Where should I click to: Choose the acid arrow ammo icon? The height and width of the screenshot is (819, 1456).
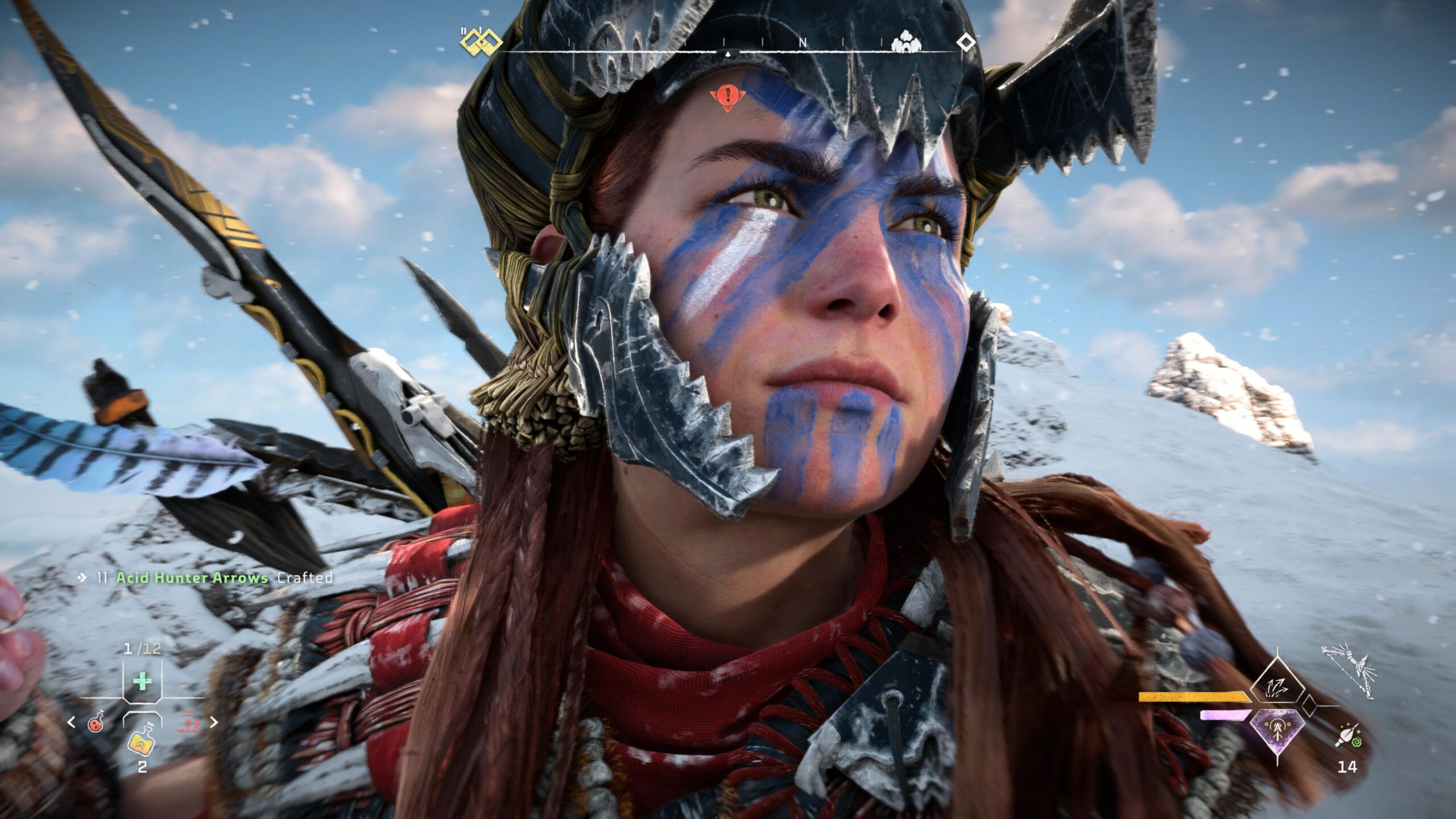pos(1348,735)
